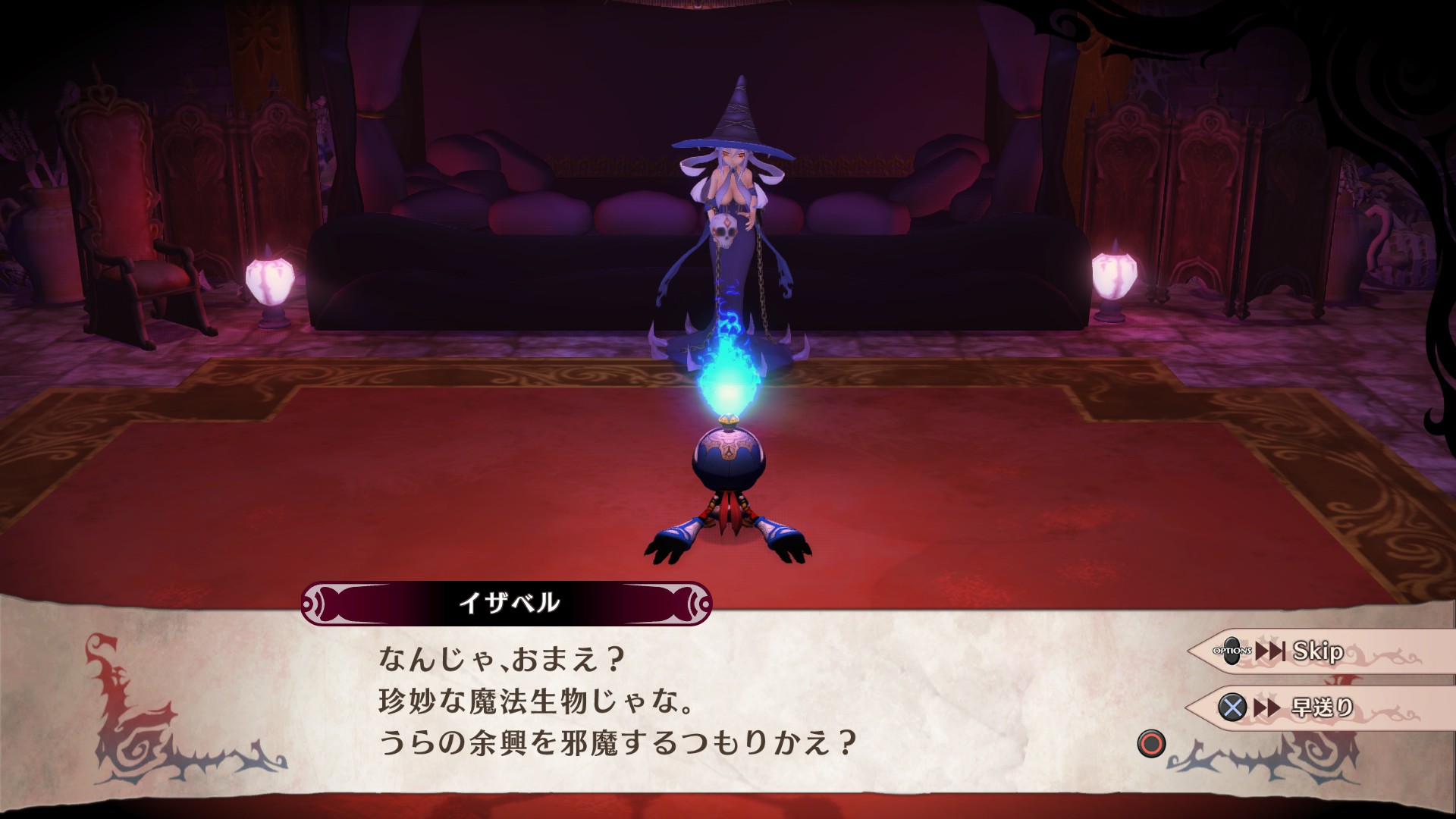Screen dimensions: 1456x819
Task: Click the witch Isabelle character
Action: click(x=728, y=212)
